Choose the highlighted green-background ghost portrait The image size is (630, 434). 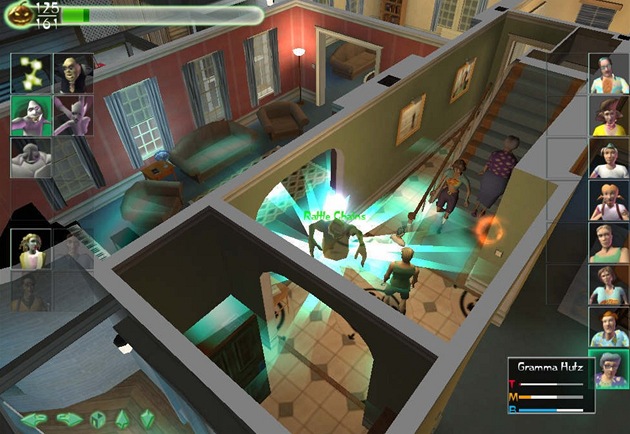point(30,115)
